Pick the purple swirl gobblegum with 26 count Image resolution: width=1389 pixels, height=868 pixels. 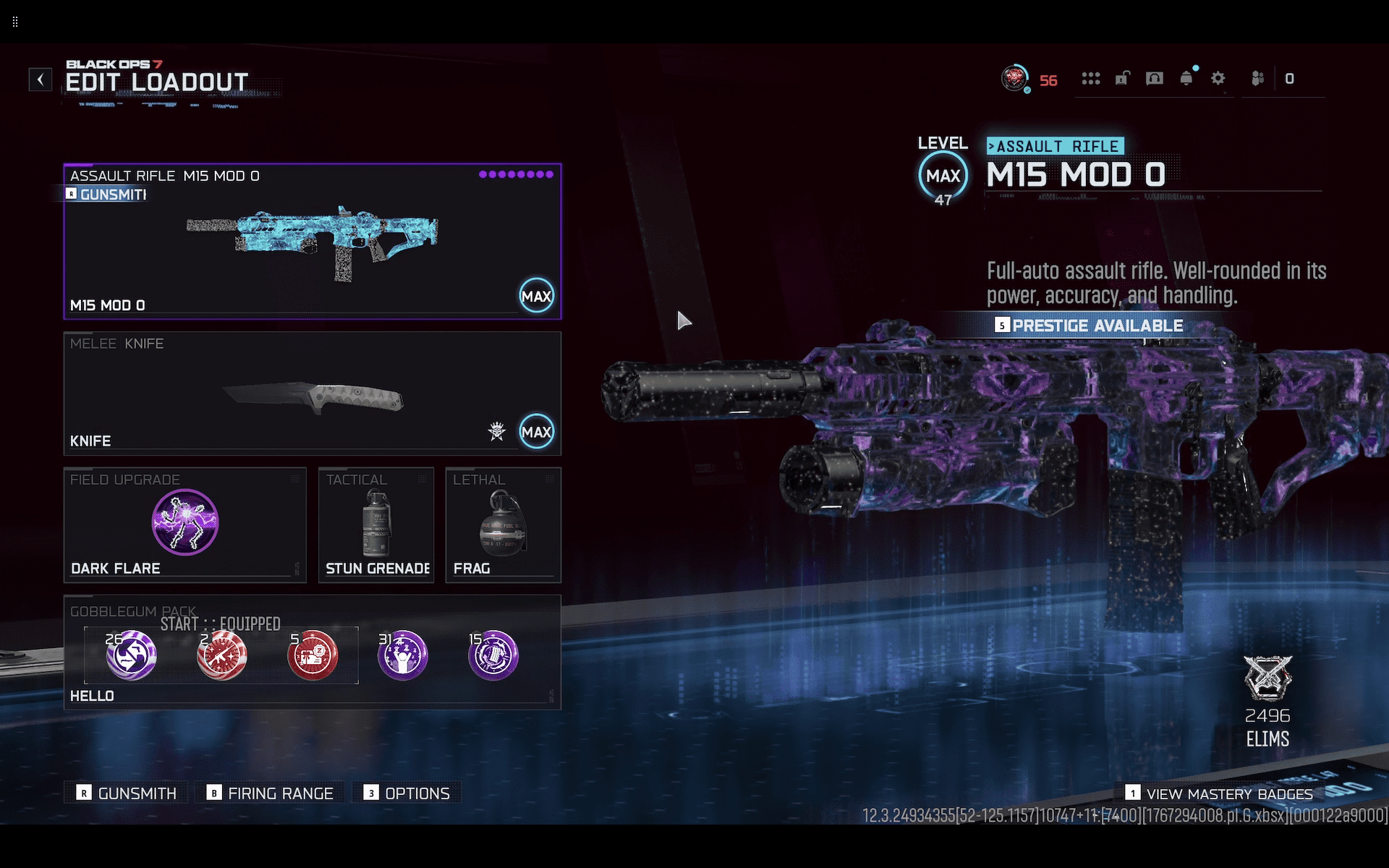click(132, 655)
